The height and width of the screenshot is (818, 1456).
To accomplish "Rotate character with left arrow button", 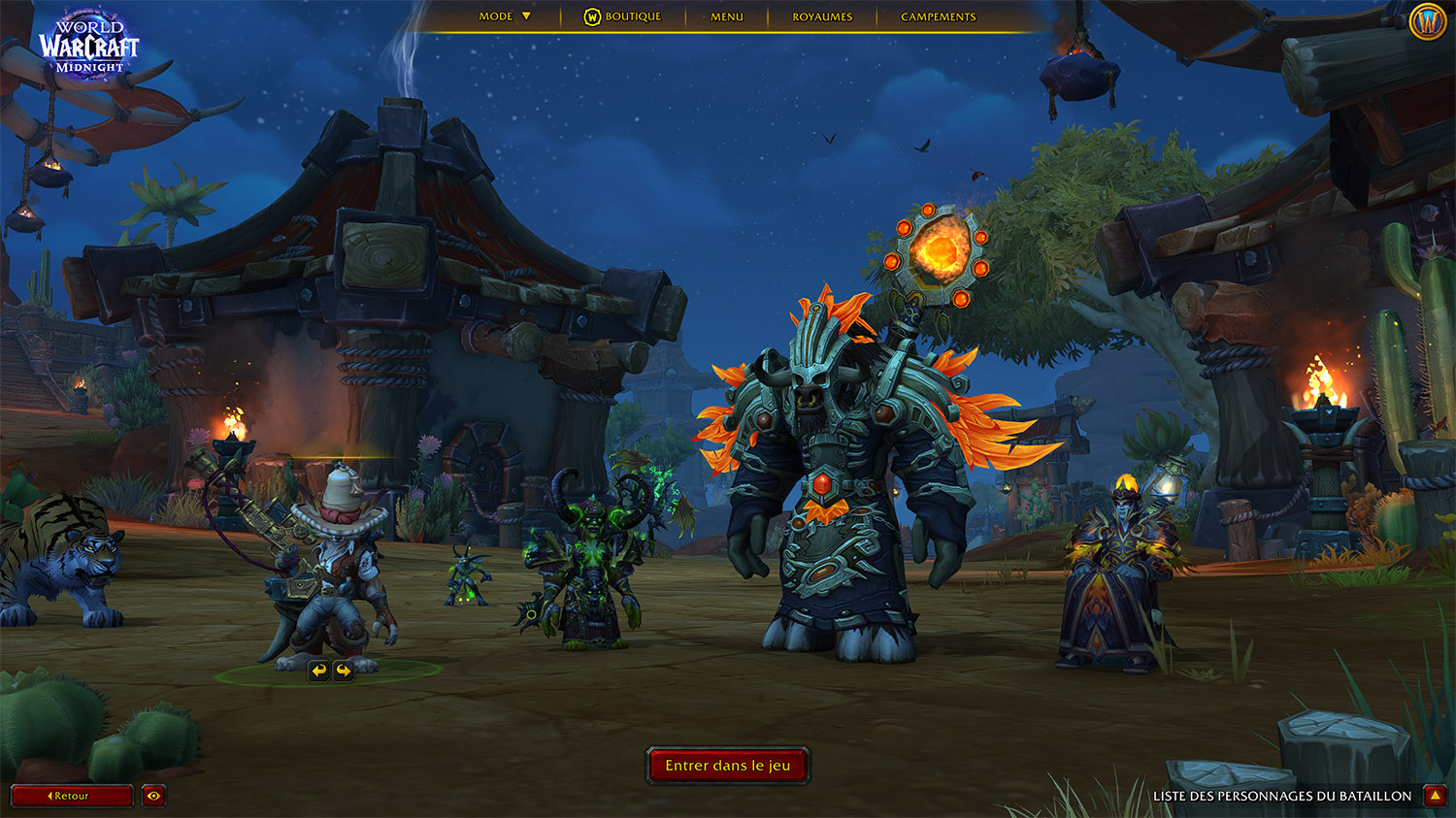I will [x=319, y=671].
